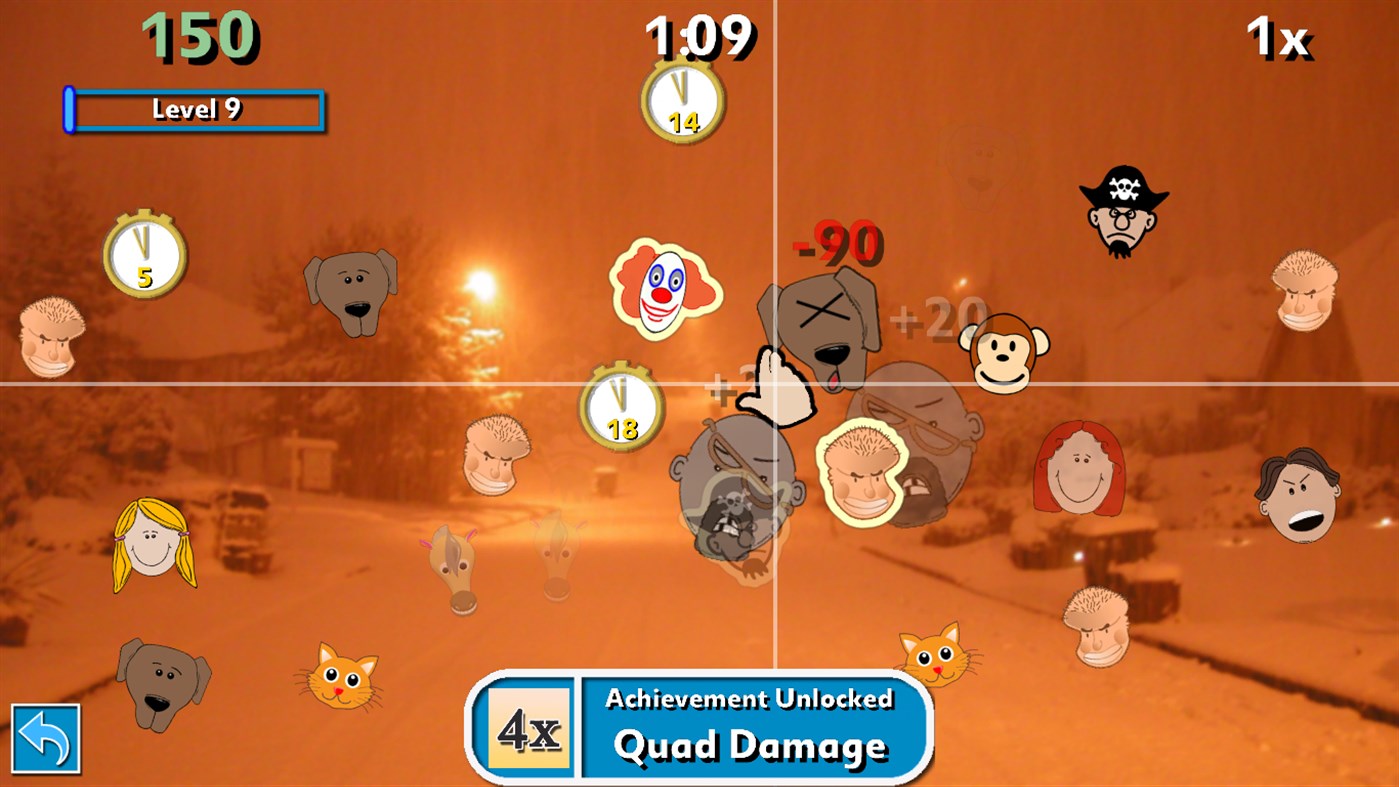The image size is (1399, 787).
Task: Tap the stopwatch showing 18
Action: 620,405
